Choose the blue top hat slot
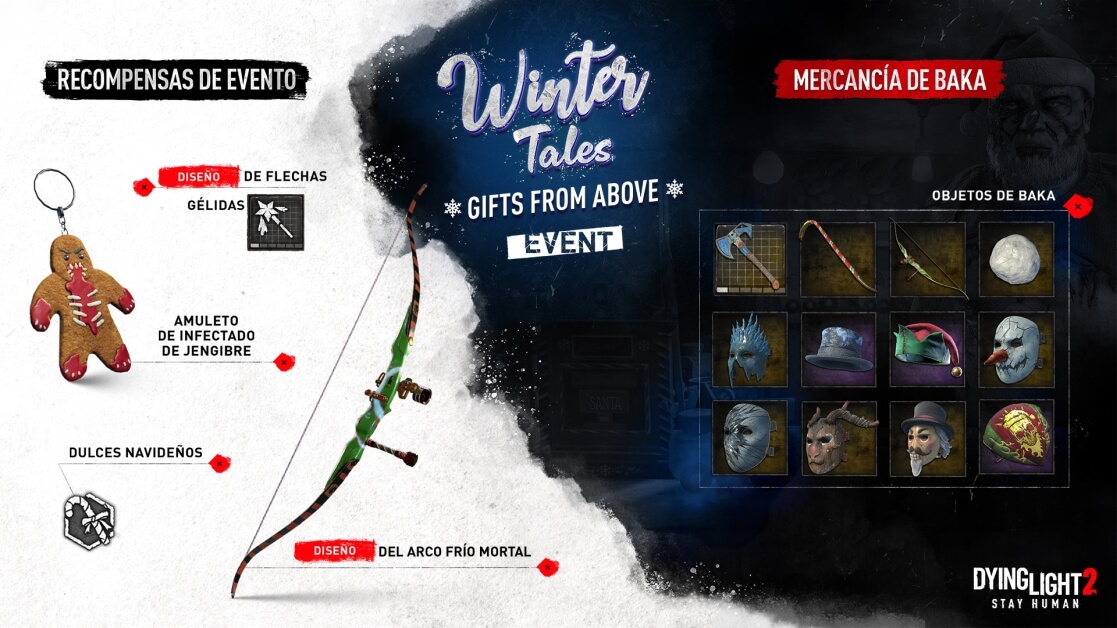 click(837, 348)
